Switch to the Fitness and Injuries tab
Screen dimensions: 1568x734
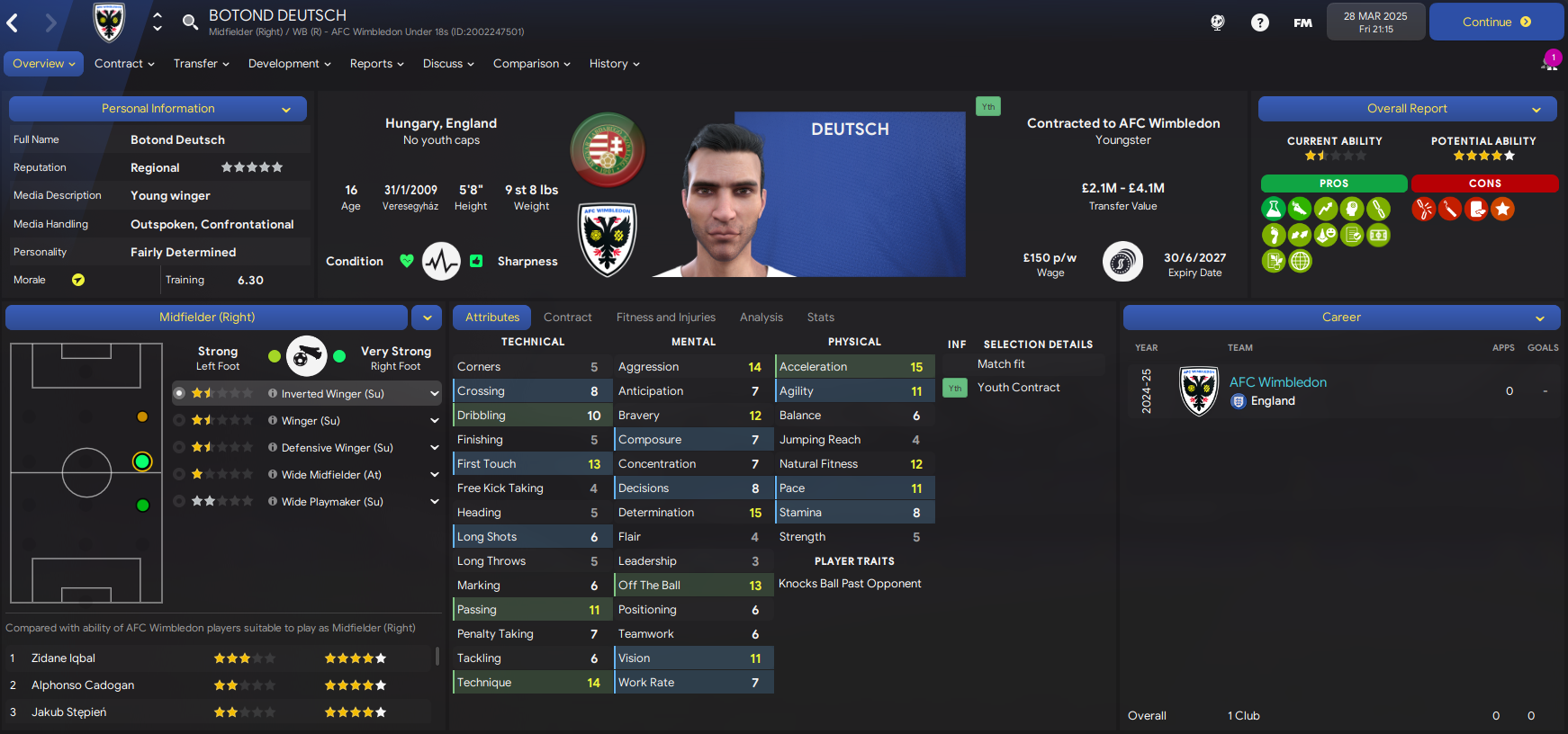665,318
